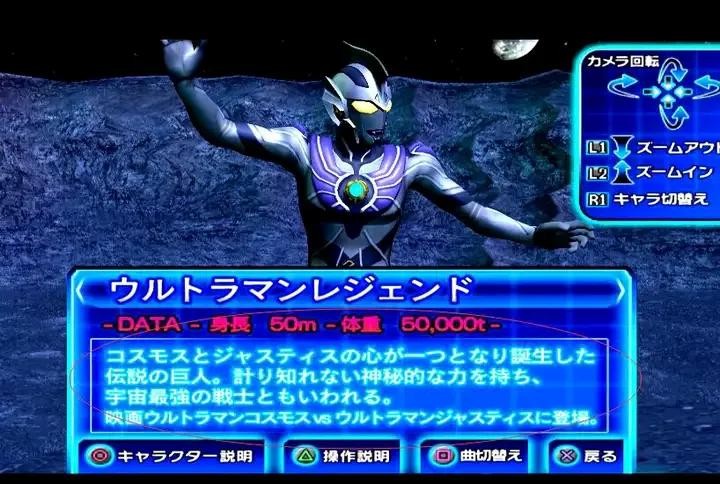The height and width of the screenshot is (484, 720).
Task: Activate キャラ切替え character switch
Action: 652,198
